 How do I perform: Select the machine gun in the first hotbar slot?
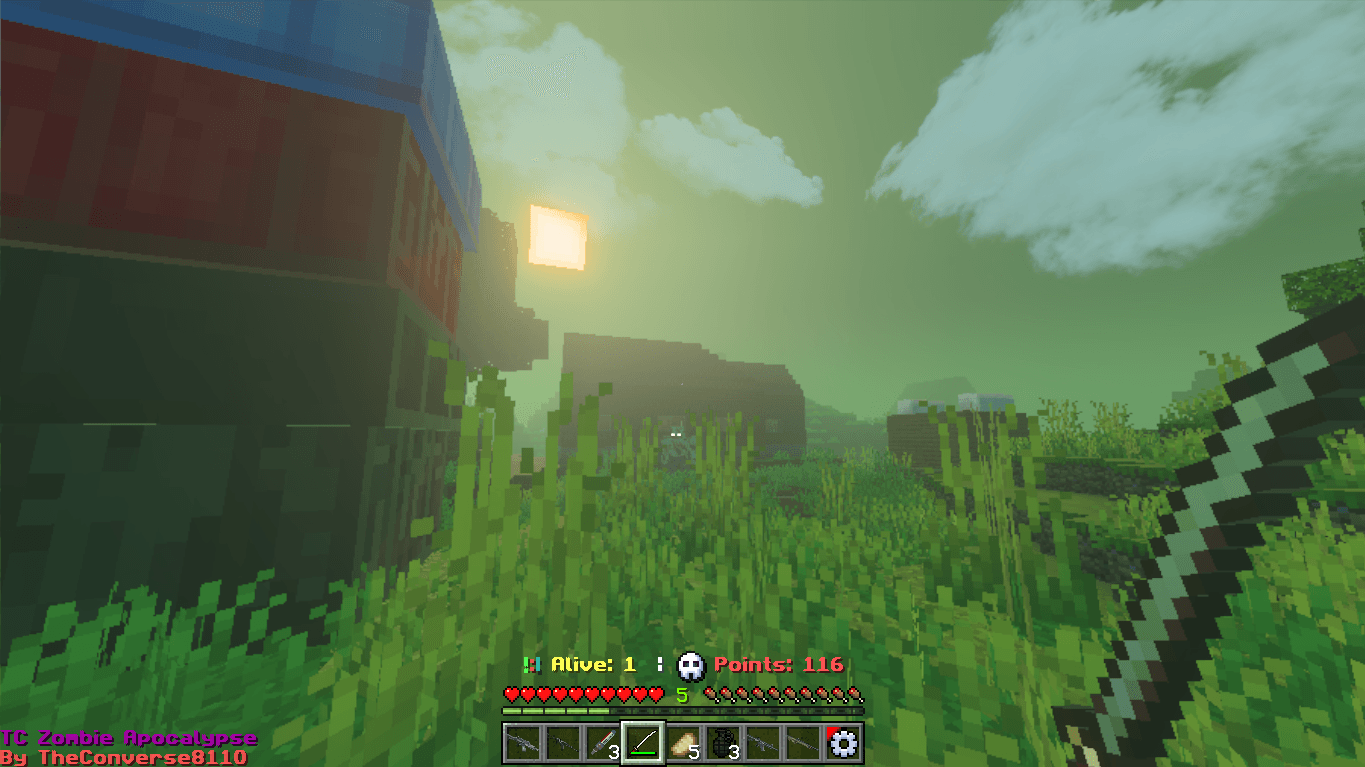(x=523, y=743)
